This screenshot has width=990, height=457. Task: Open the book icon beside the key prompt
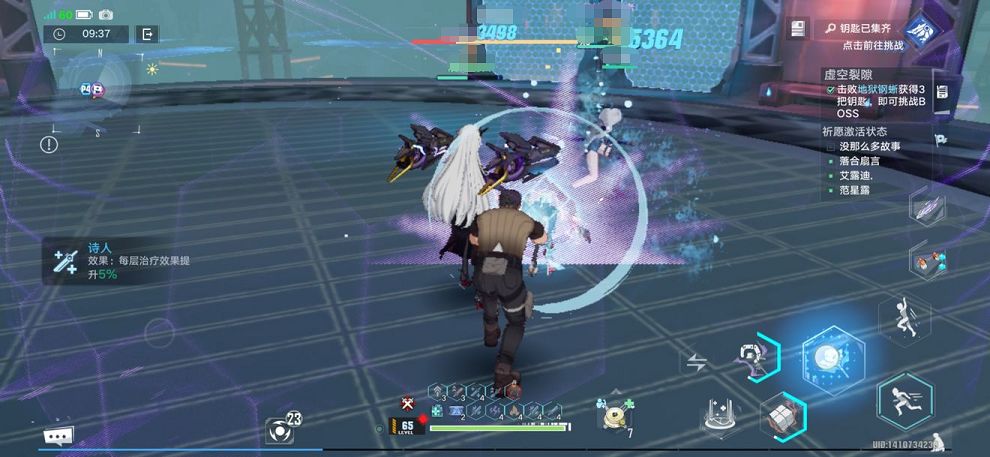click(797, 29)
